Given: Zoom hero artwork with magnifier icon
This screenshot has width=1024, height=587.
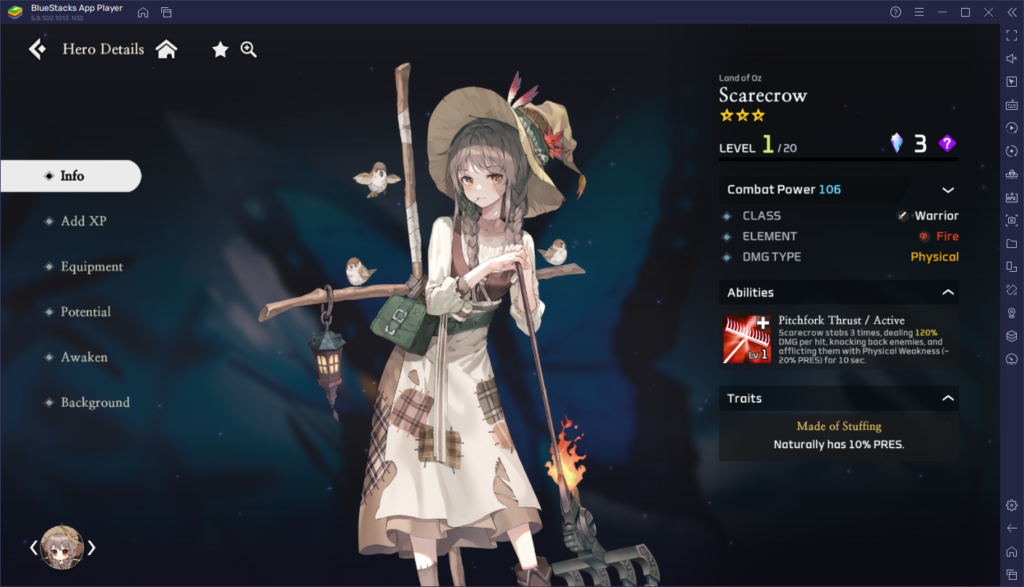Looking at the screenshot, I should (x=249, y=49).
